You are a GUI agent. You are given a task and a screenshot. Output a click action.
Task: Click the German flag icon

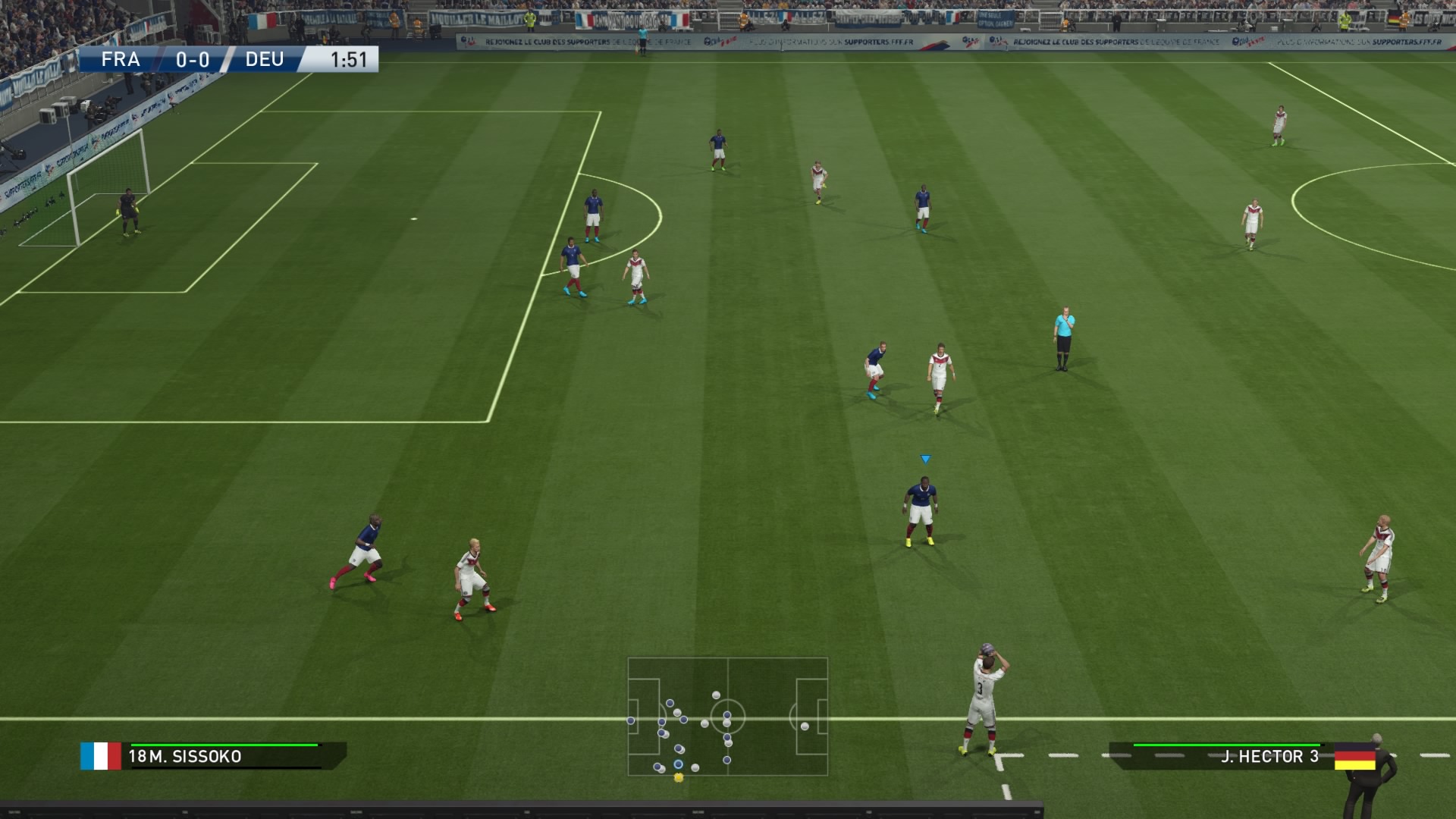(x=1354, y=756)
